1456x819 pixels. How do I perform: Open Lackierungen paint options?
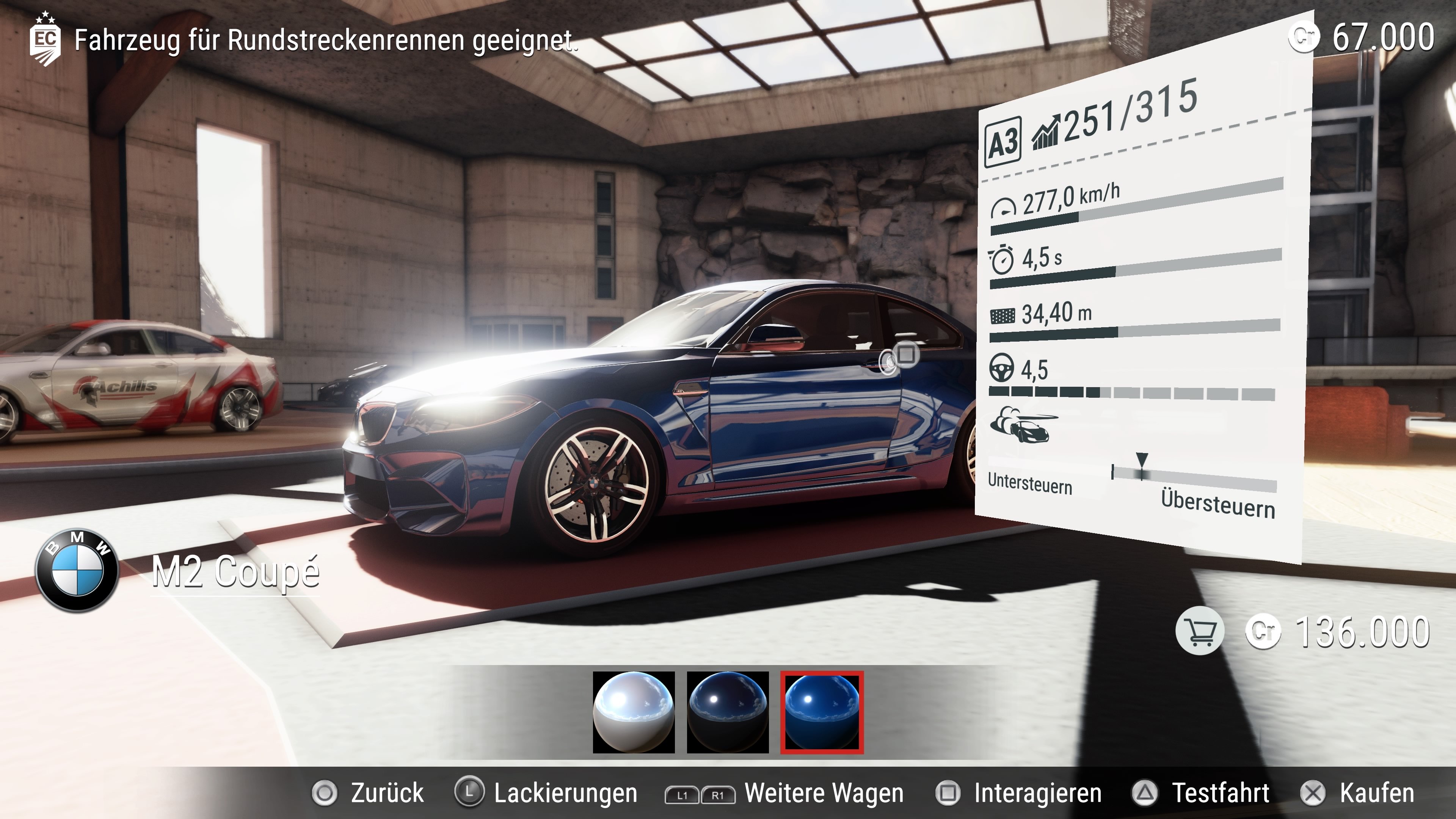tap(547, 793)
